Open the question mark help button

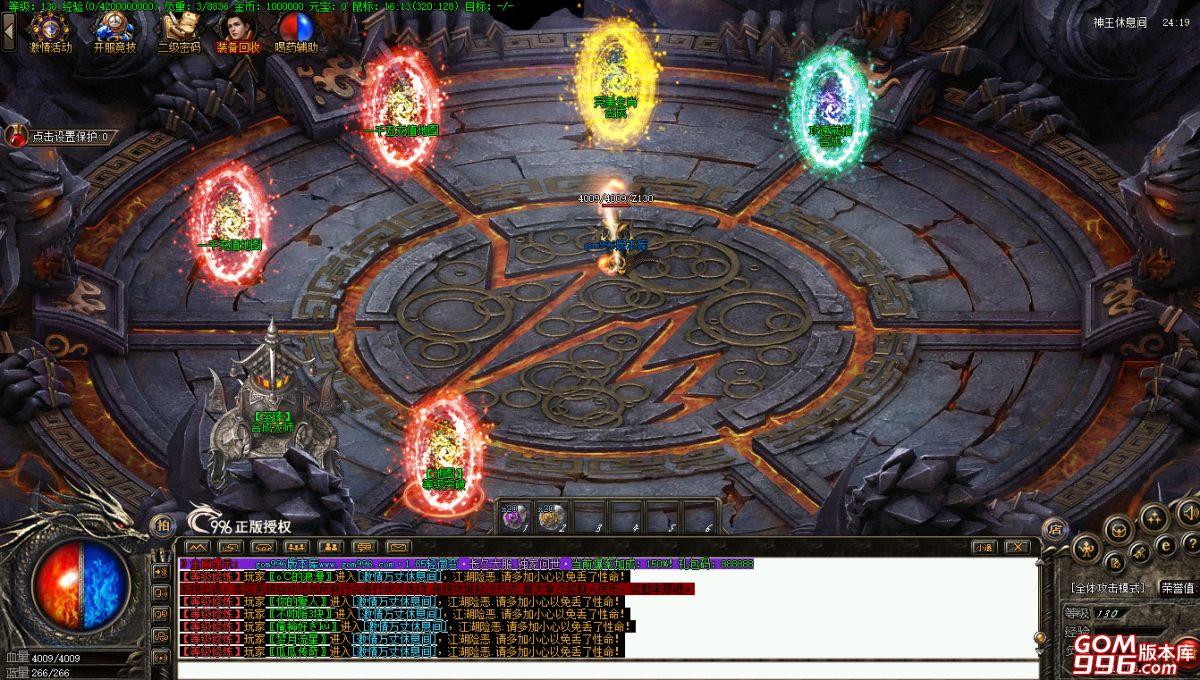point(1190,544)
